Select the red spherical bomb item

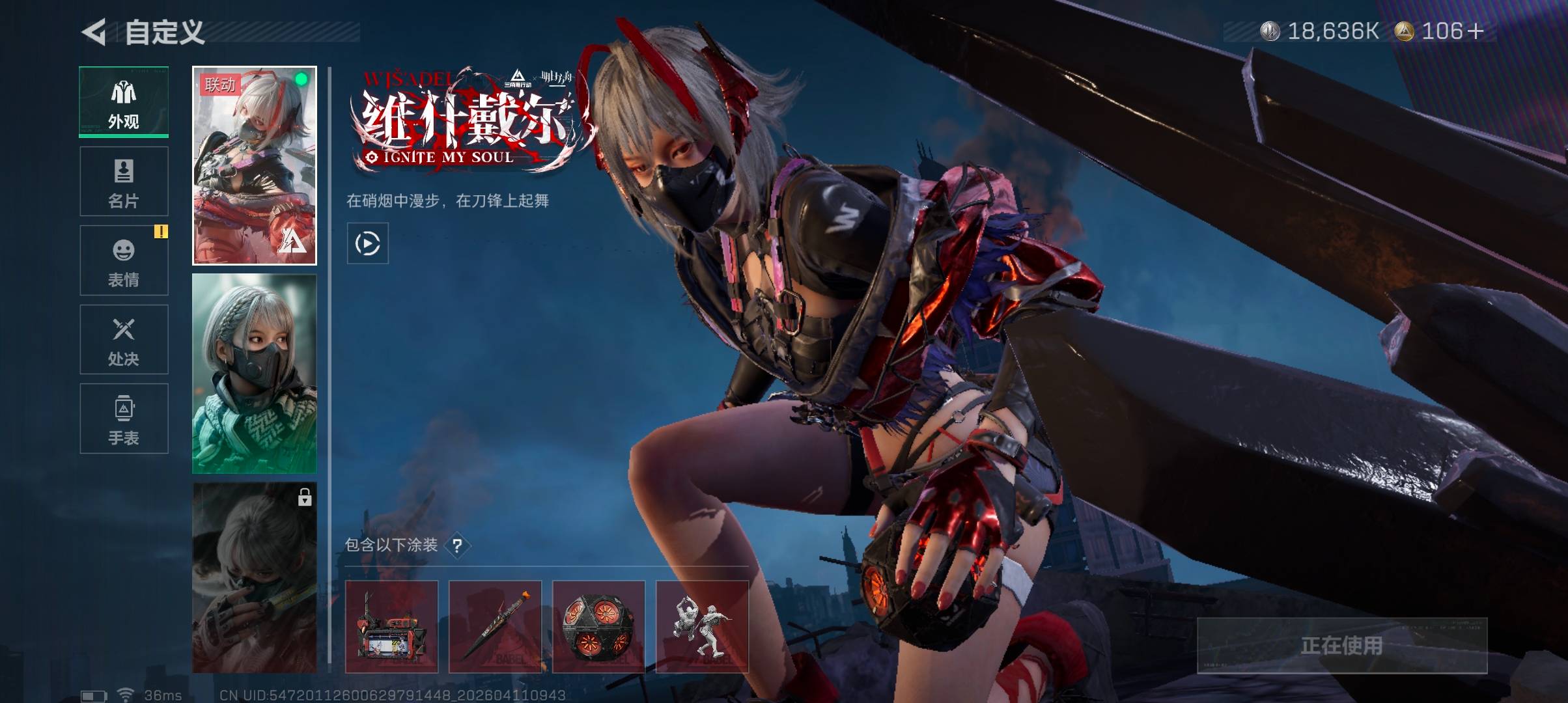point(598,627)
